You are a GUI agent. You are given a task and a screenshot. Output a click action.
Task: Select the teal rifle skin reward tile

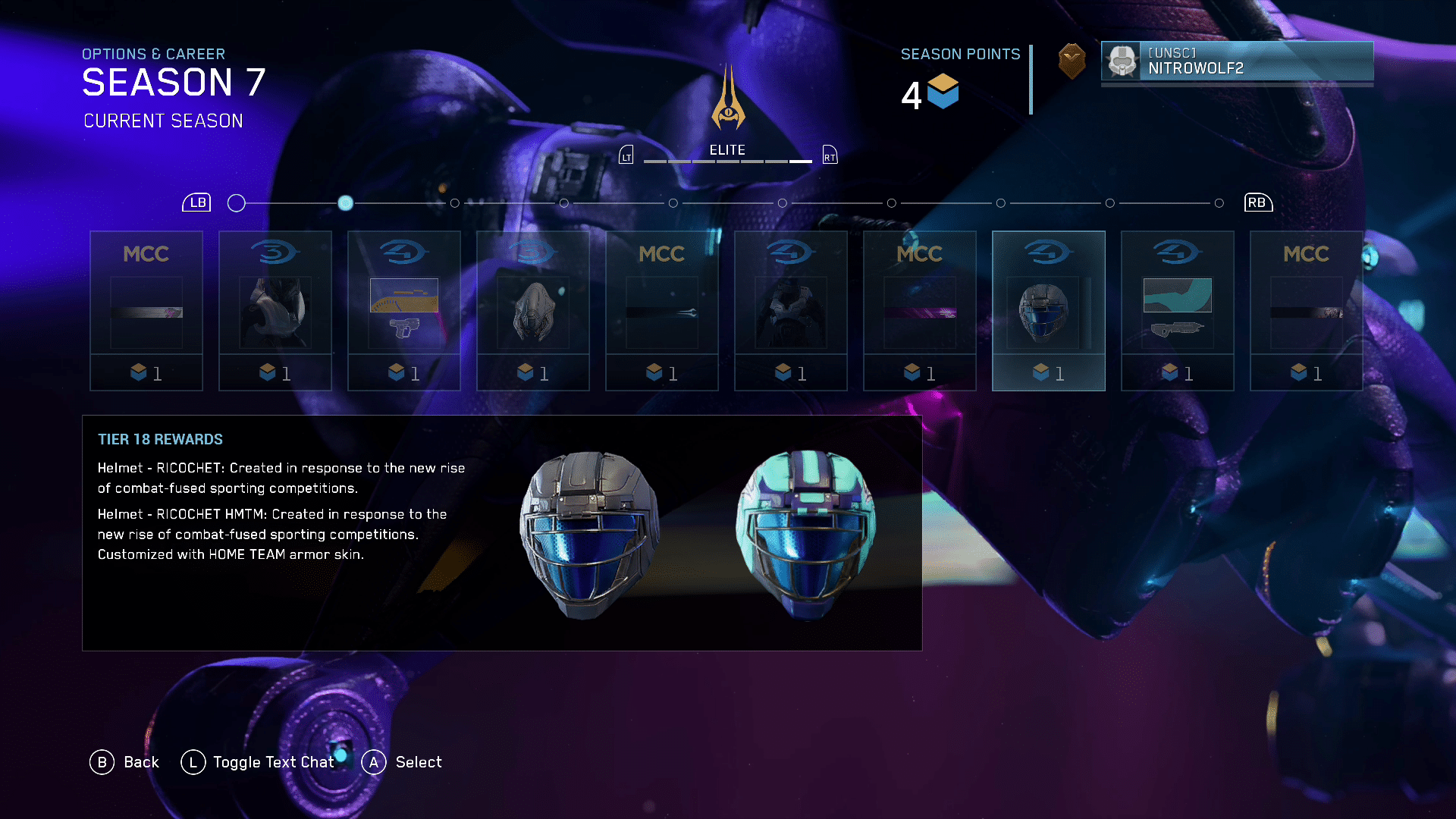1177,310
